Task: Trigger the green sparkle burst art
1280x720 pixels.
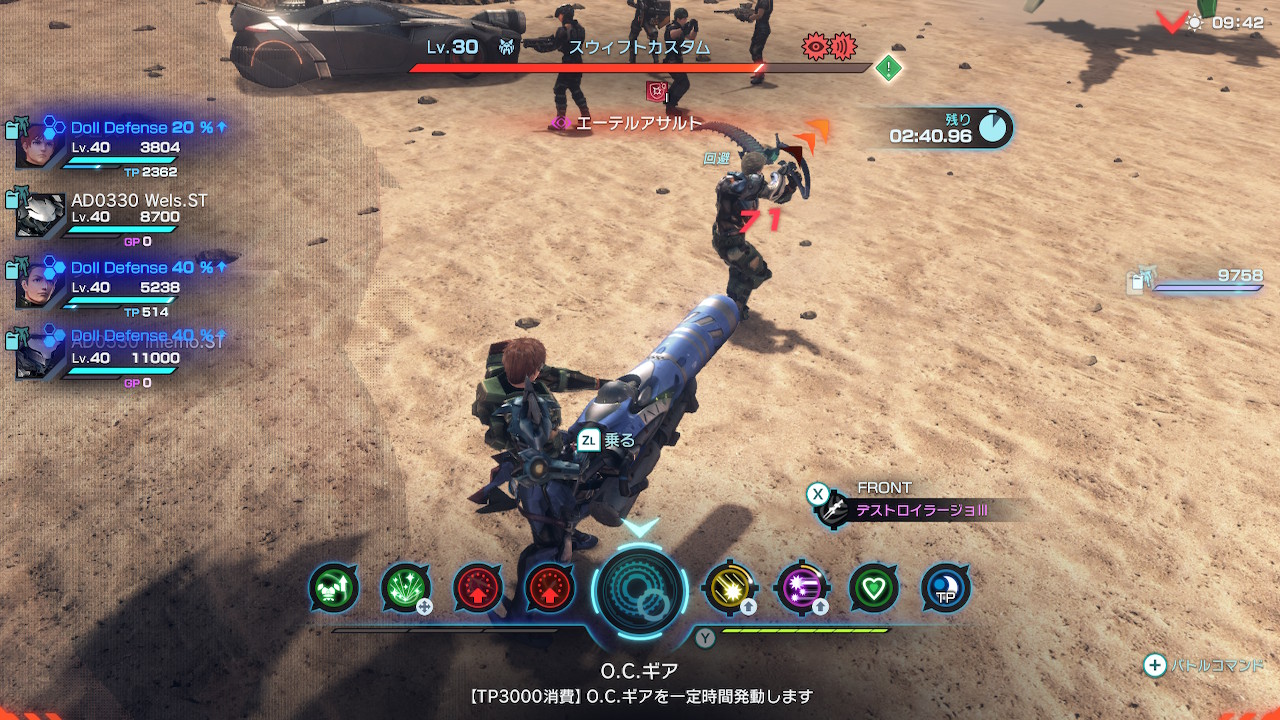Action: [x=406, y=588]
